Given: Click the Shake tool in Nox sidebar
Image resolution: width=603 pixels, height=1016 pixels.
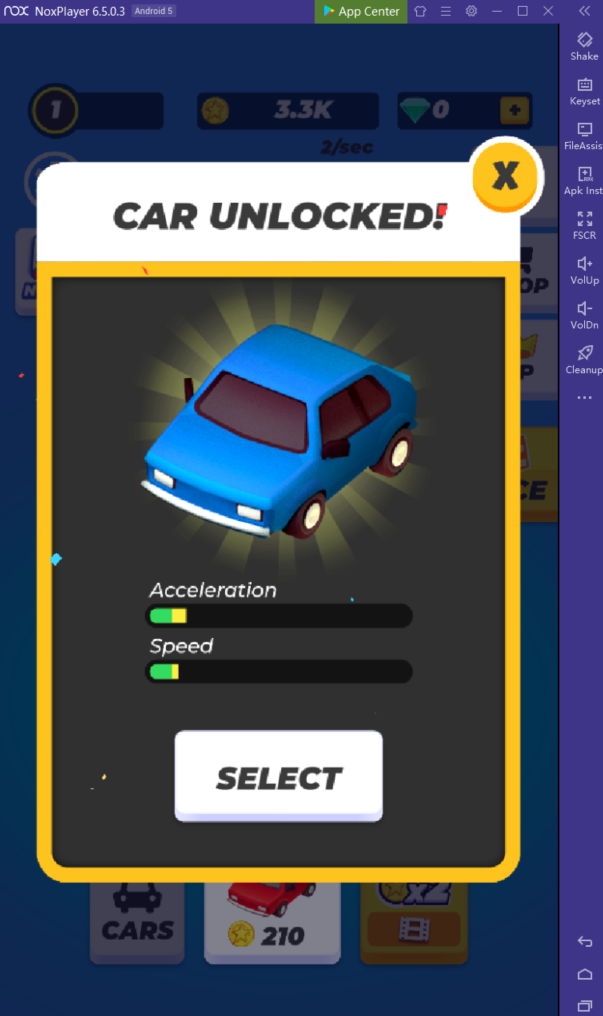Looking at the screenshot, I should tap(584, 45).
